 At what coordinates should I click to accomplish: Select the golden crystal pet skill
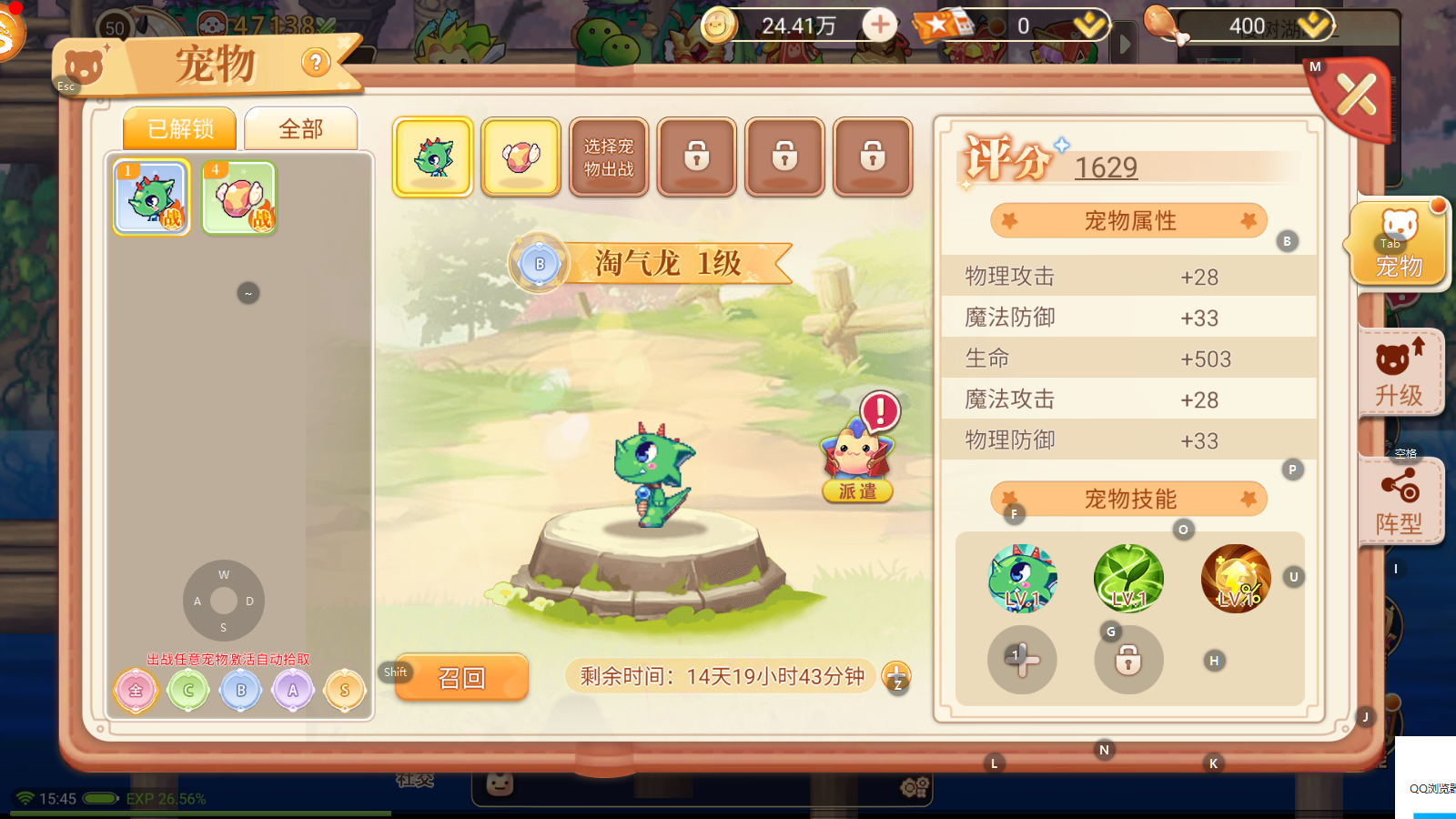[1235, 579]
